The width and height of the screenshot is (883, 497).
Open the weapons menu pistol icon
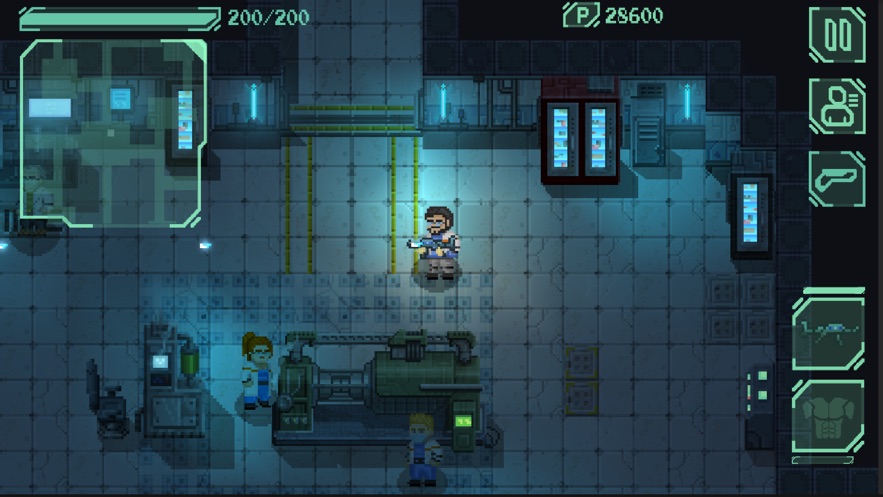pyautogui.click(x=837, y=179)
